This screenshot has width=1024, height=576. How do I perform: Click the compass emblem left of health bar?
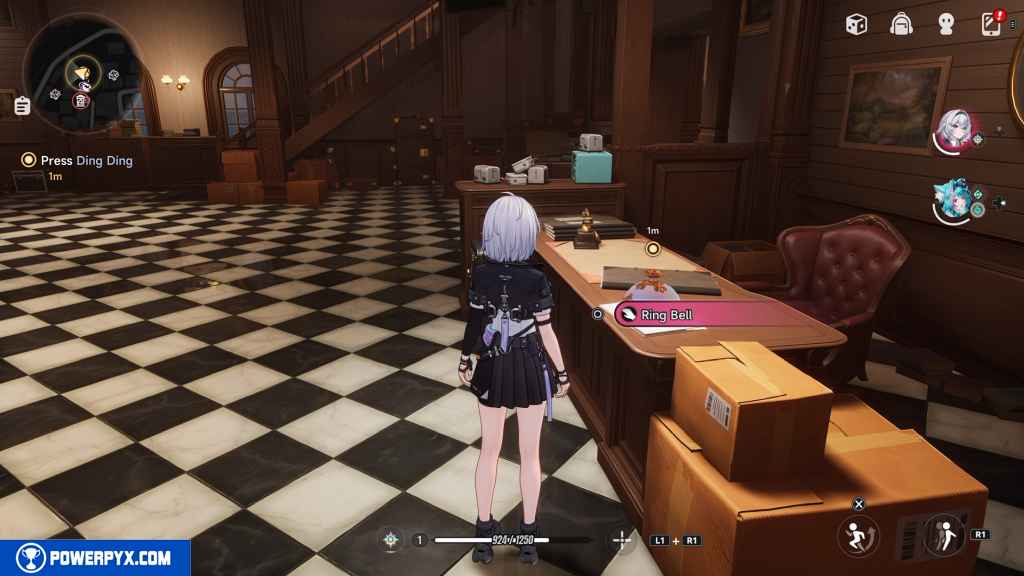pyautogui.click(x=390, y=541)
